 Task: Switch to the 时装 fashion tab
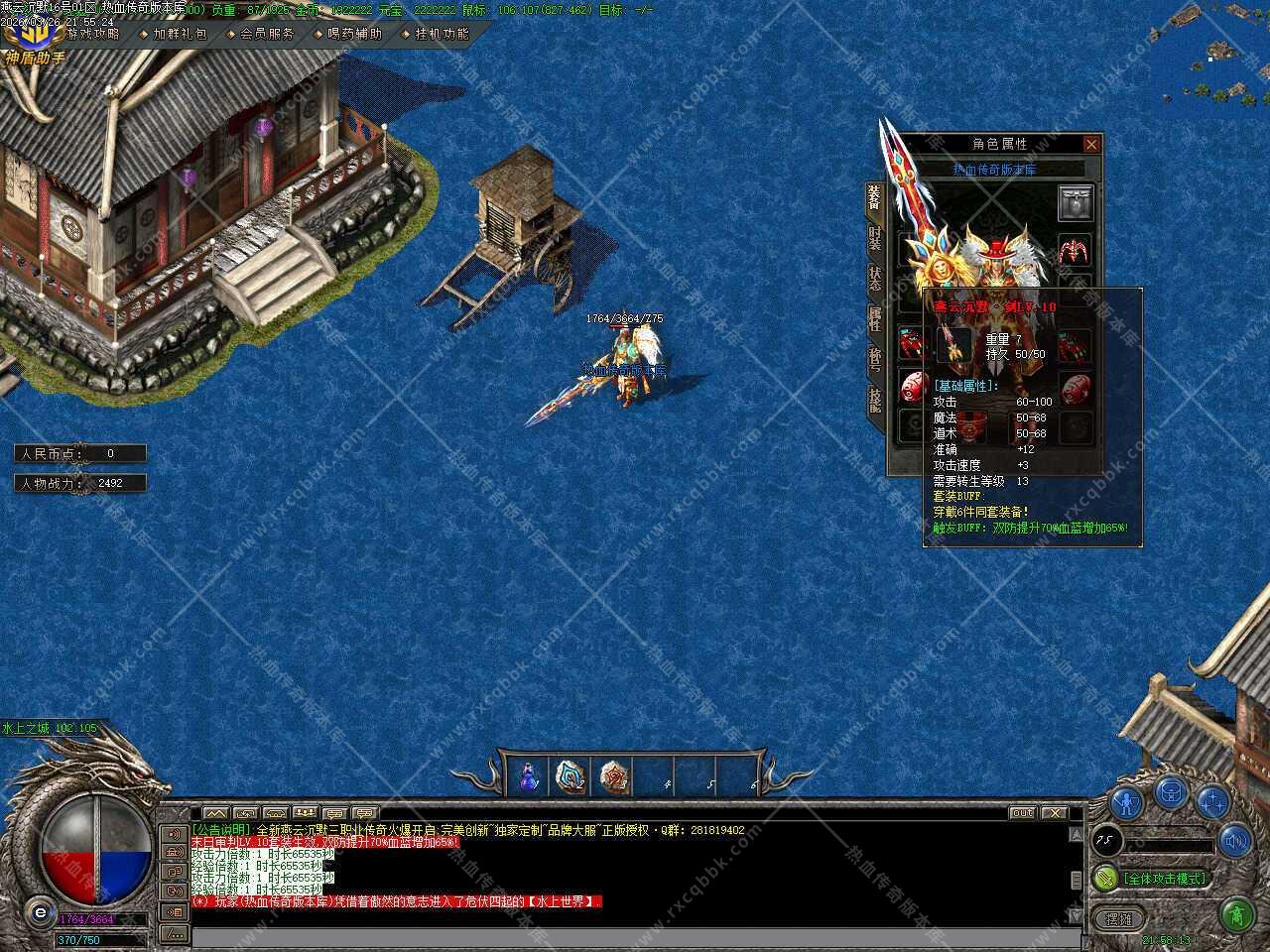coord(874,239)
